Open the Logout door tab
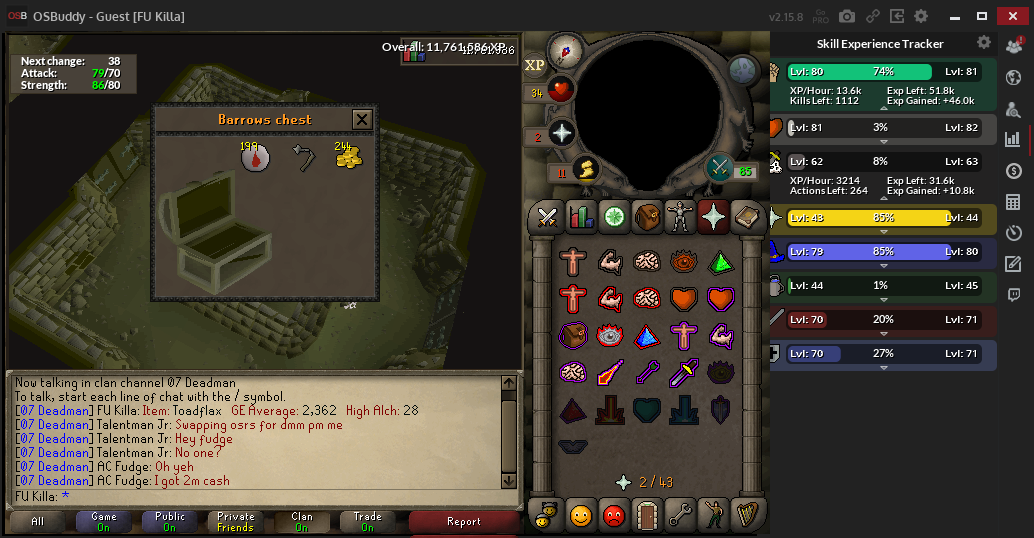The height and width of the screenshot is (538, 1034). 647,515
